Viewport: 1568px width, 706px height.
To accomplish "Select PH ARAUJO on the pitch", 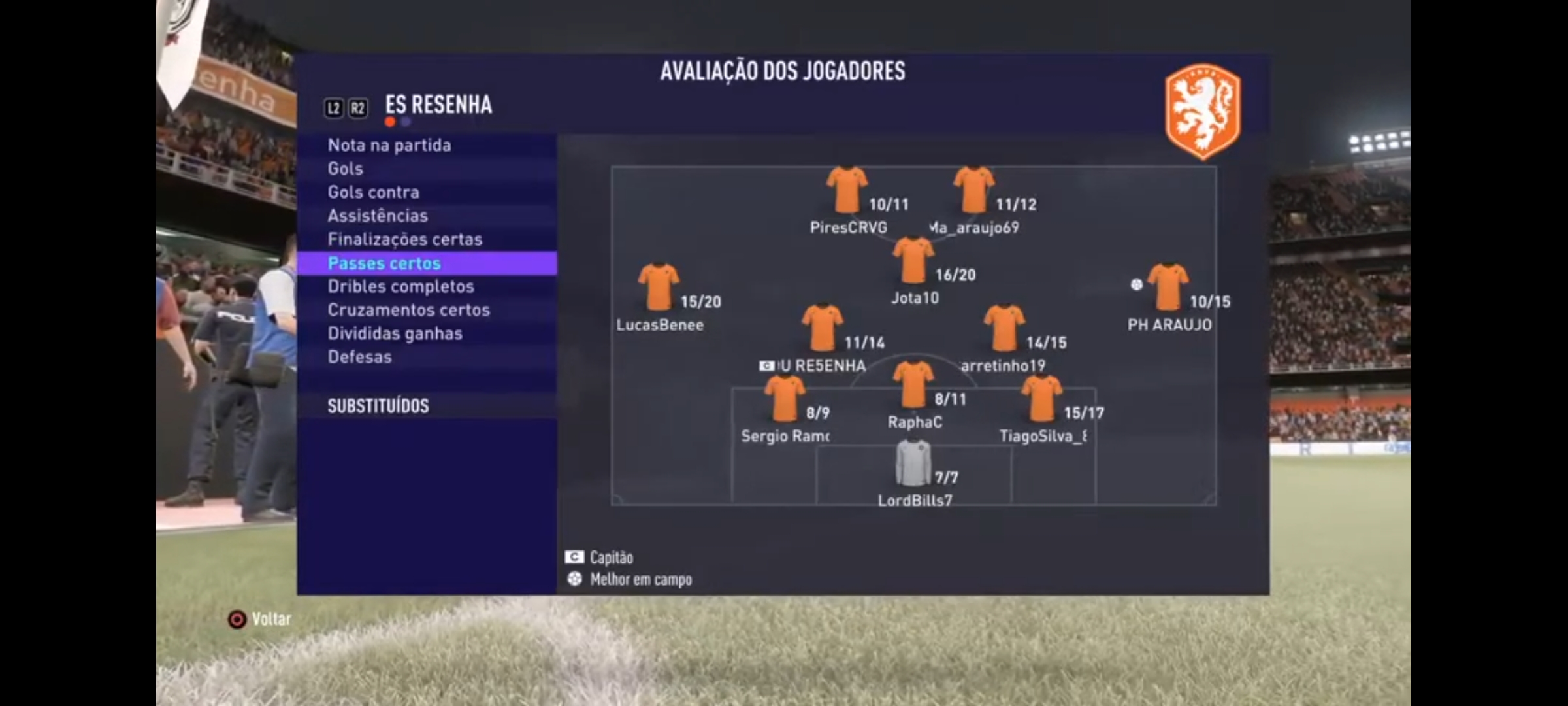I will pos(1168,286).
